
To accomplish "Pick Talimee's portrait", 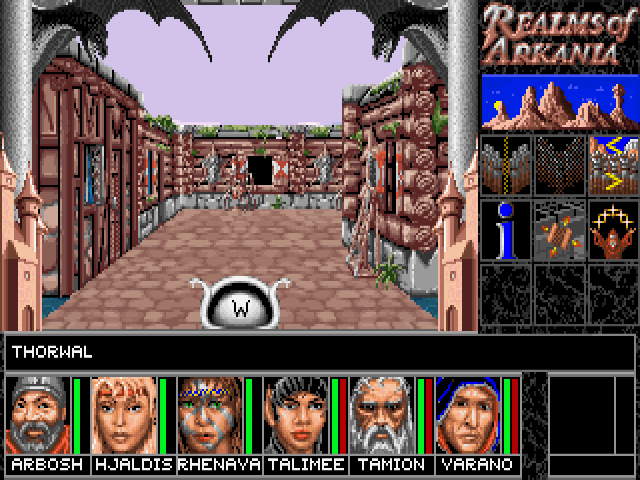I will (x=296, y=415).
